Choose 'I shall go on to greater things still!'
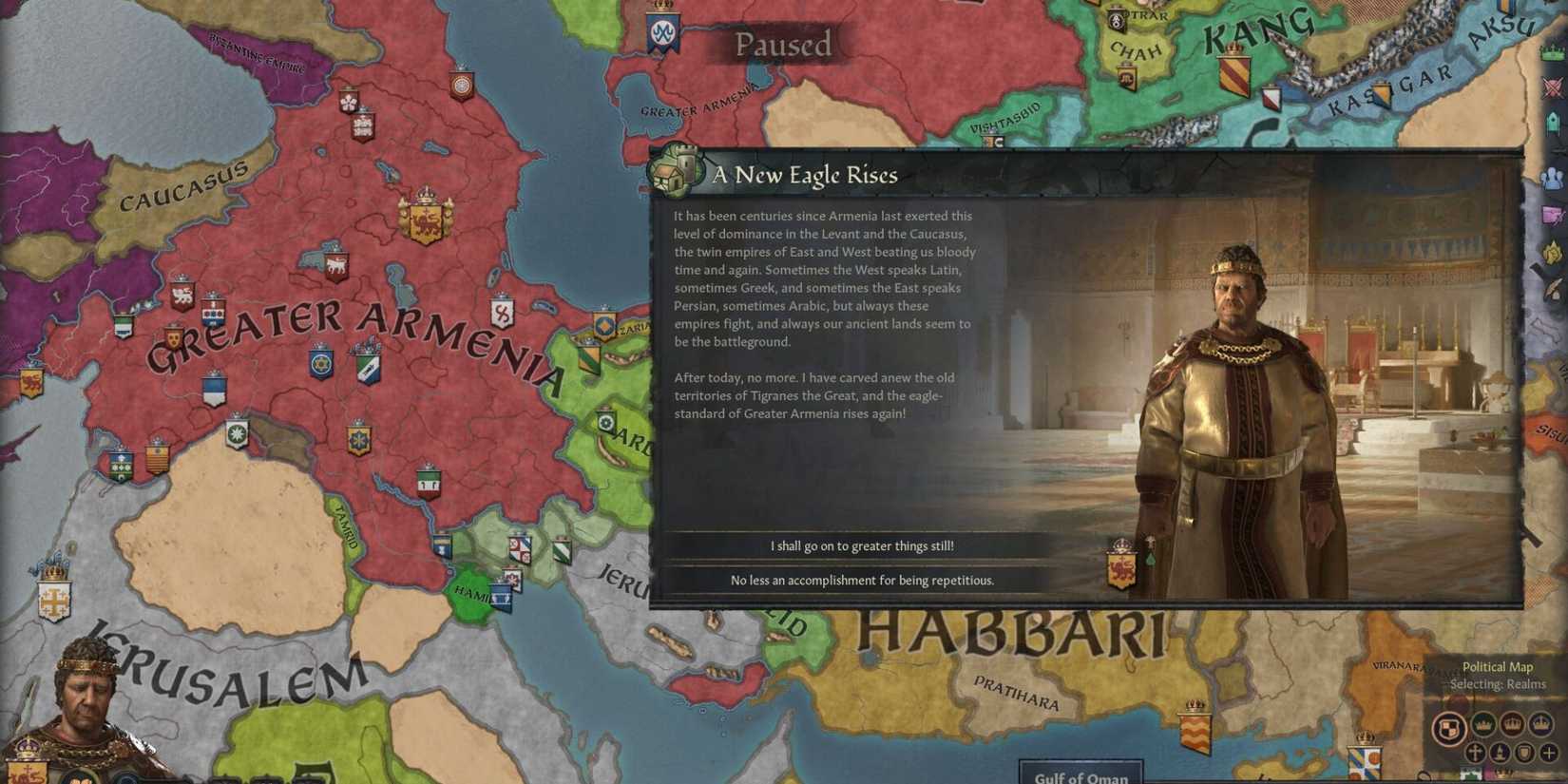The height and width of the screenshot is (784, 1568). tap(860, 545)
